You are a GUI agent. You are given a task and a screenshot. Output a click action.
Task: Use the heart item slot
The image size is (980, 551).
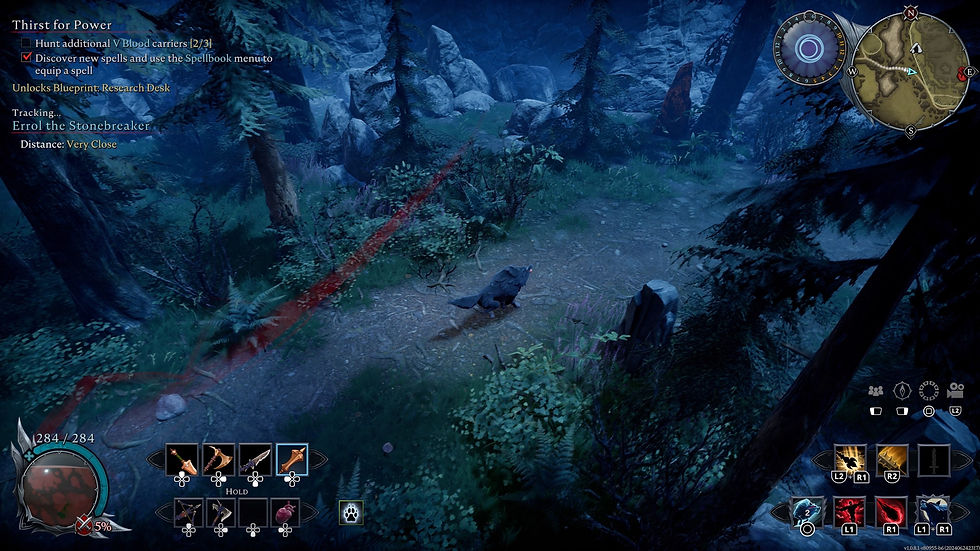tap(286, 512)
